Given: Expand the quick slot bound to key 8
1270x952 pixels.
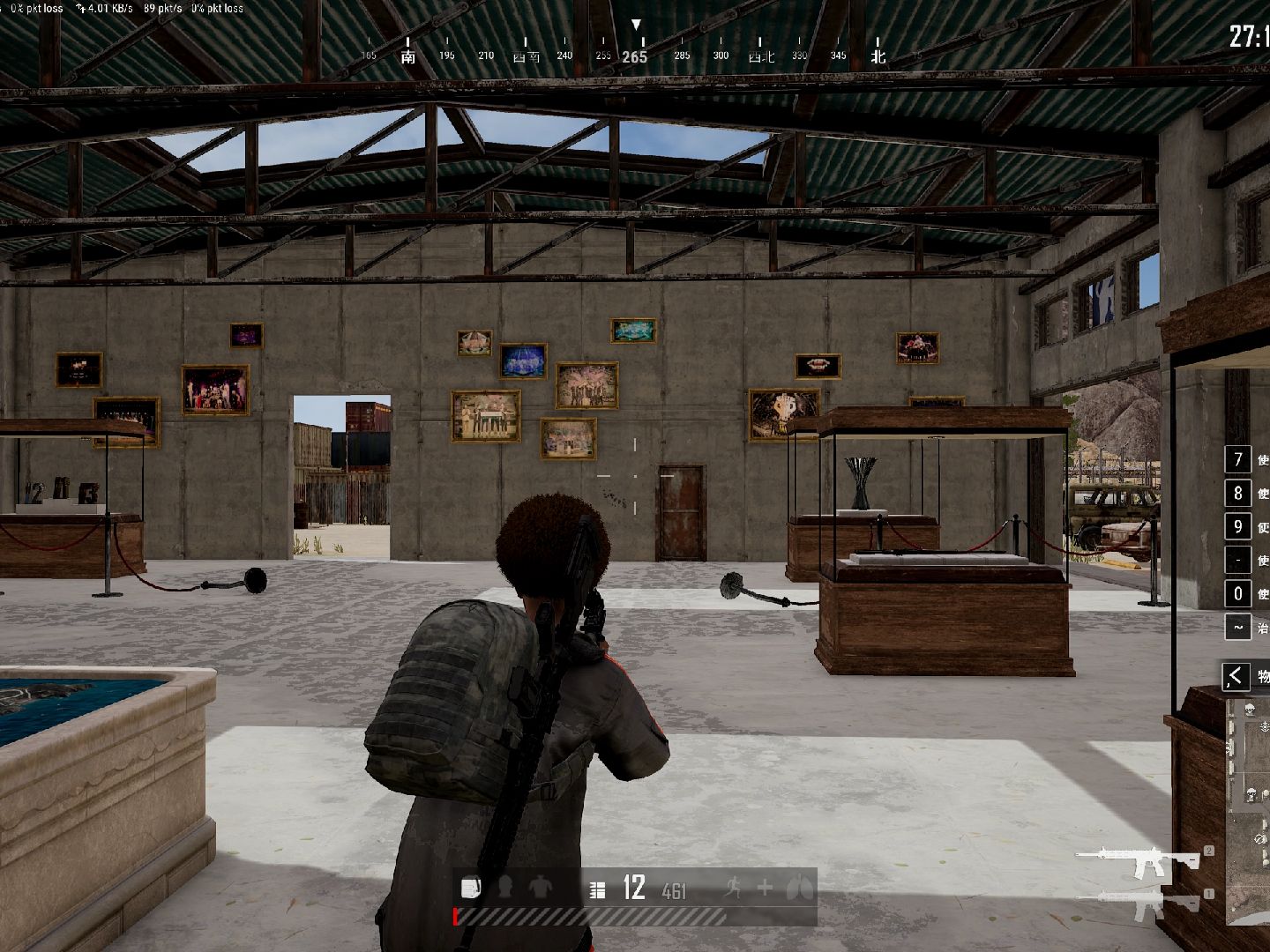Looking at the screenshot, I should pos(1238,493).
